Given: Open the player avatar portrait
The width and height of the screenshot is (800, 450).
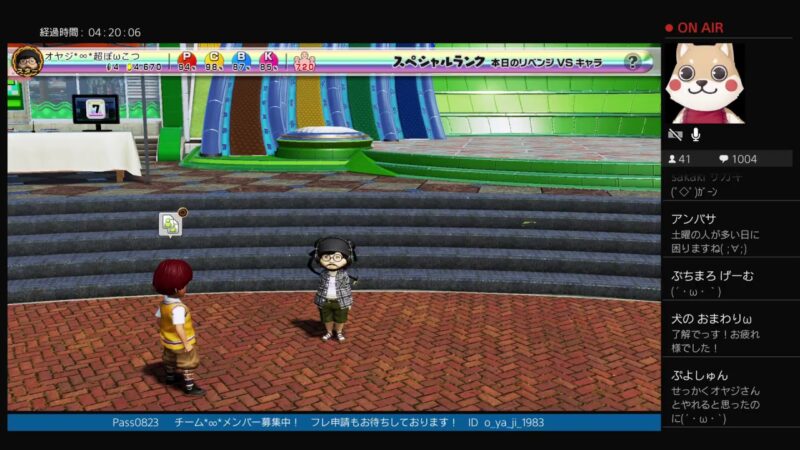Looking at the screenshot, I should point(26,61).
